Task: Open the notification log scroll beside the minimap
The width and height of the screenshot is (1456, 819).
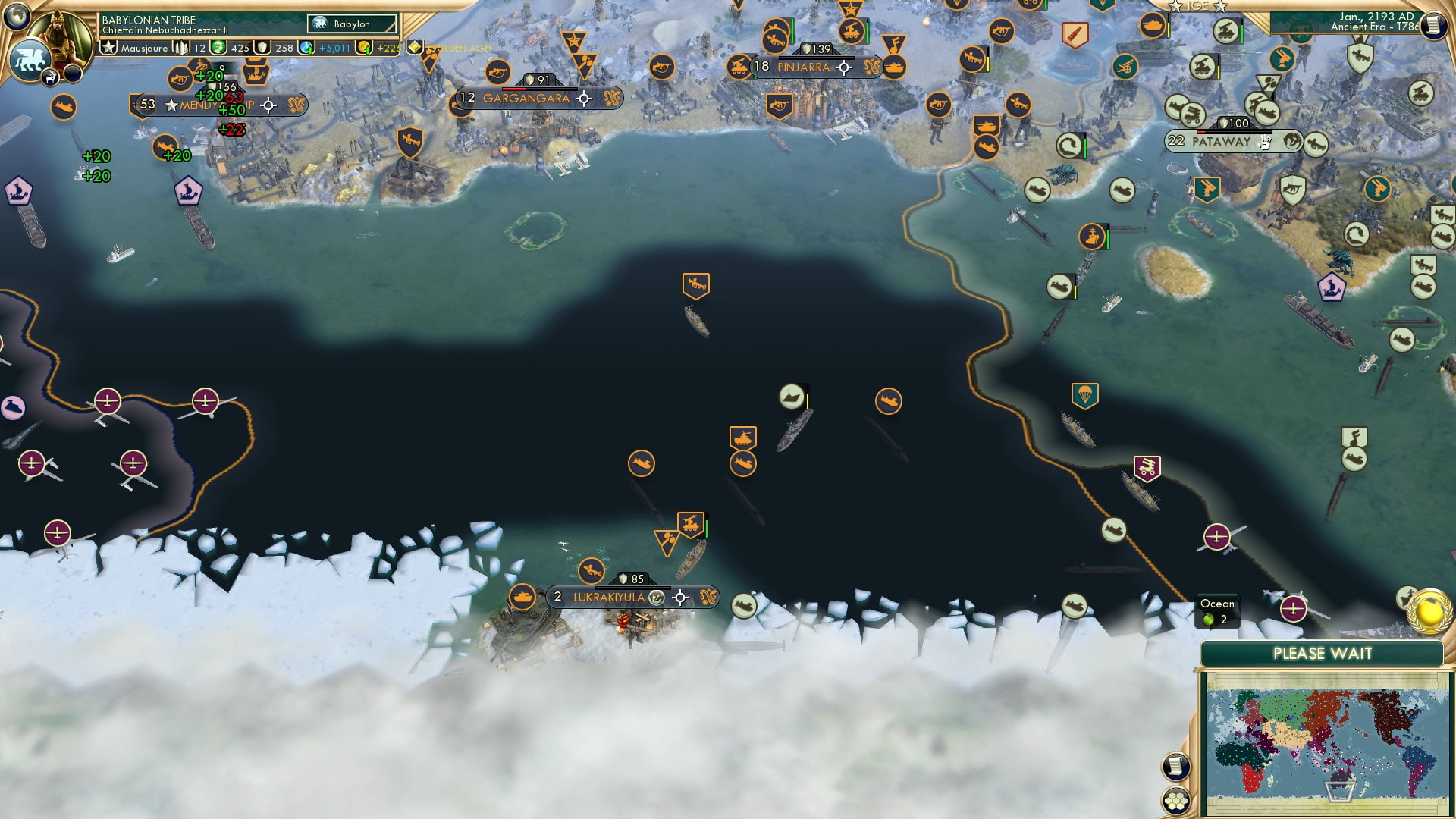Action: (x=1176, y=766)
